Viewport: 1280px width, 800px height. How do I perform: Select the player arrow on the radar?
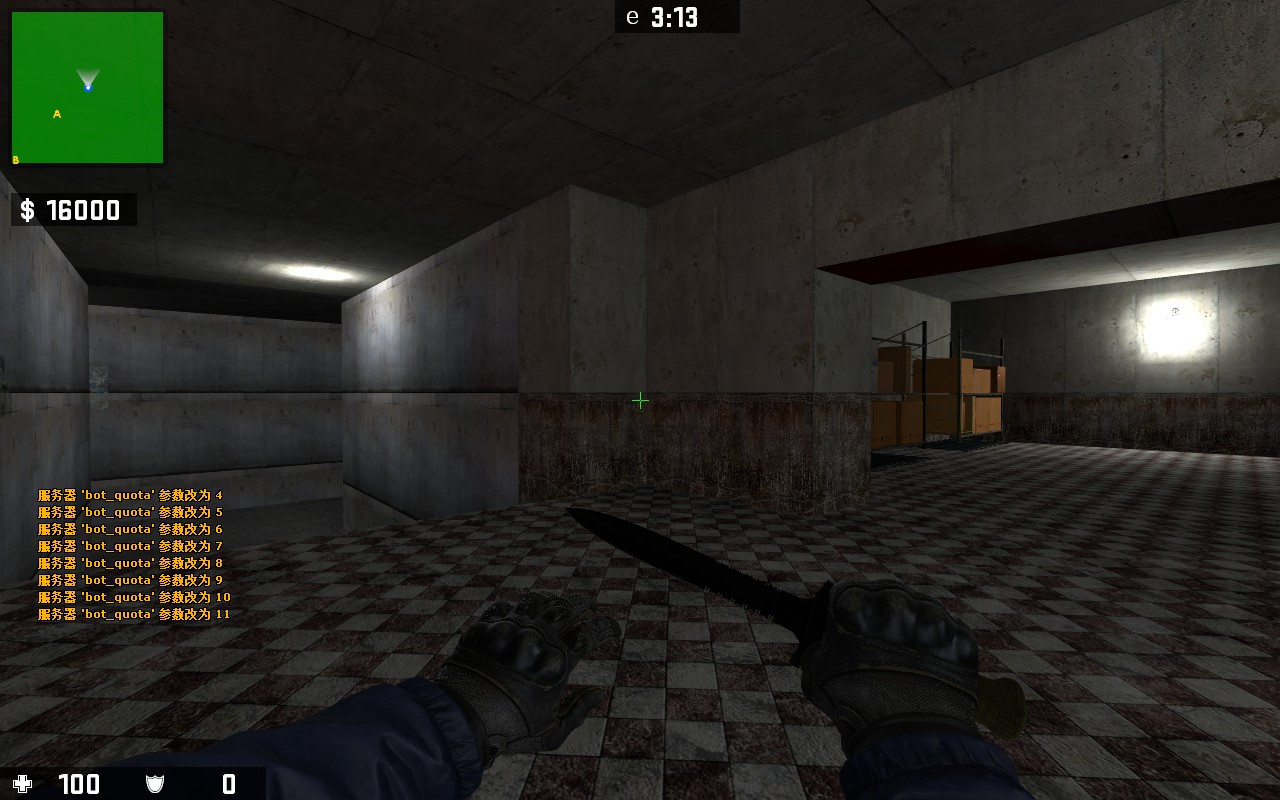pyautogui.click(x=87, y=77)
